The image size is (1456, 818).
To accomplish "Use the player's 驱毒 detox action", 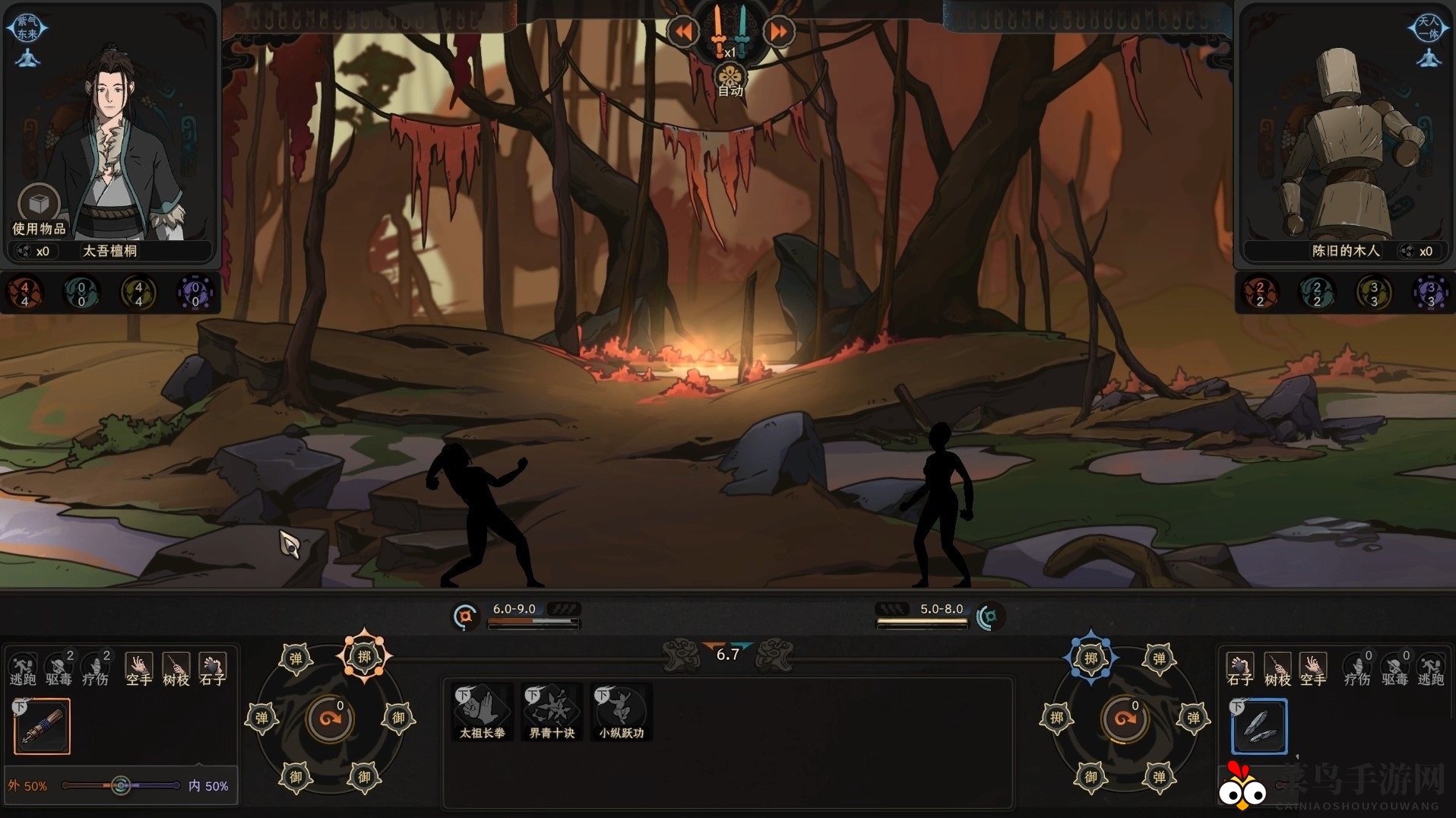I will 59,669.
